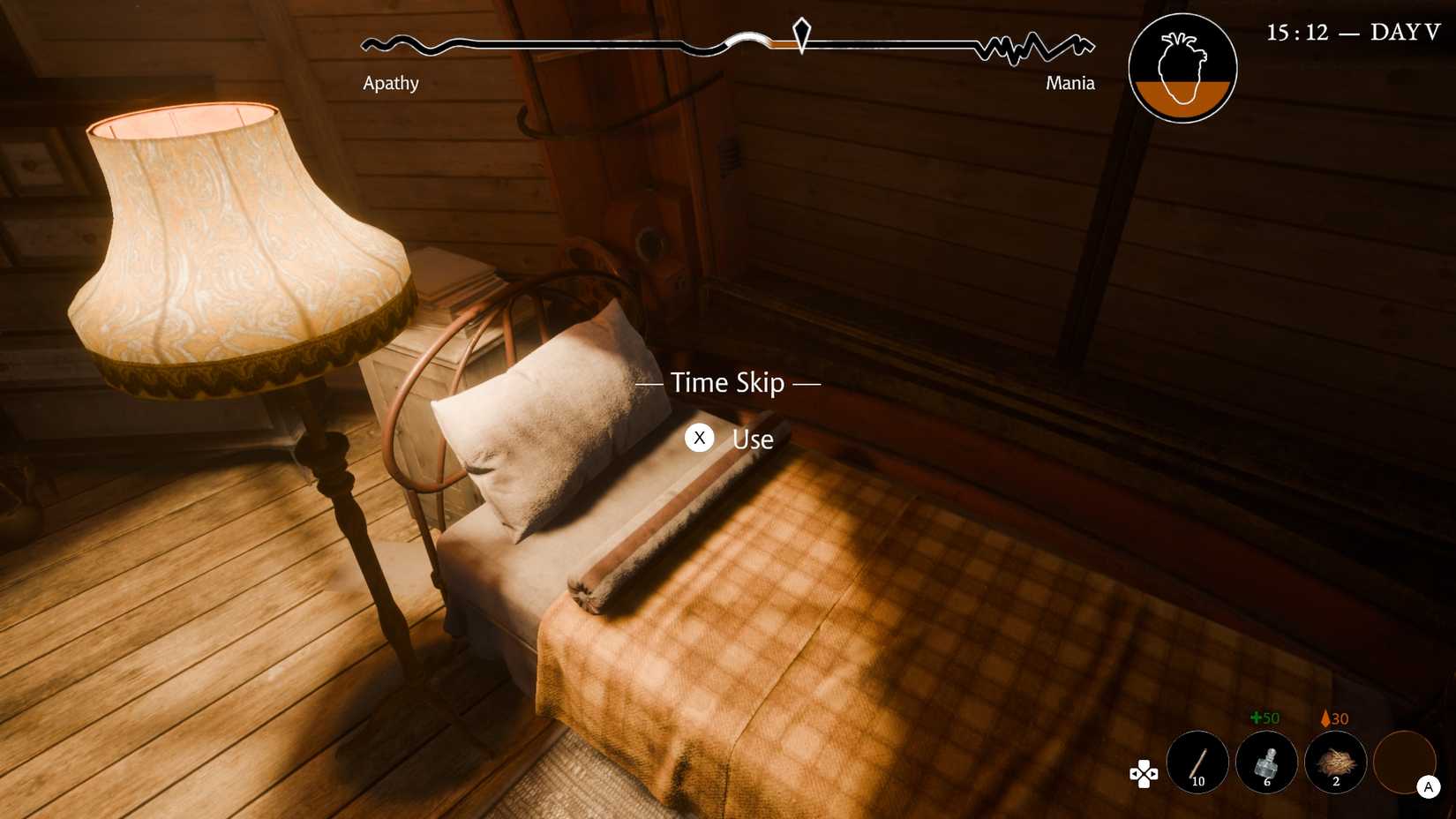Click the empty fourth quick slot circle
Viewport: 1456px width, 819px height.
tap(1404, 762)
